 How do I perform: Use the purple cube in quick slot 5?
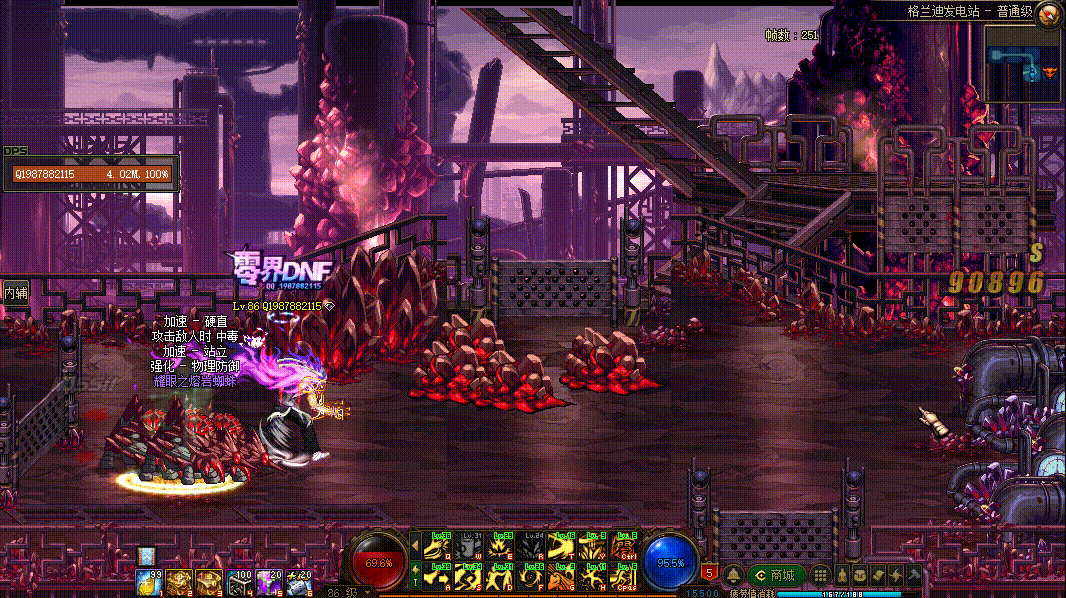pyautogui.click(x=268, y=580)
